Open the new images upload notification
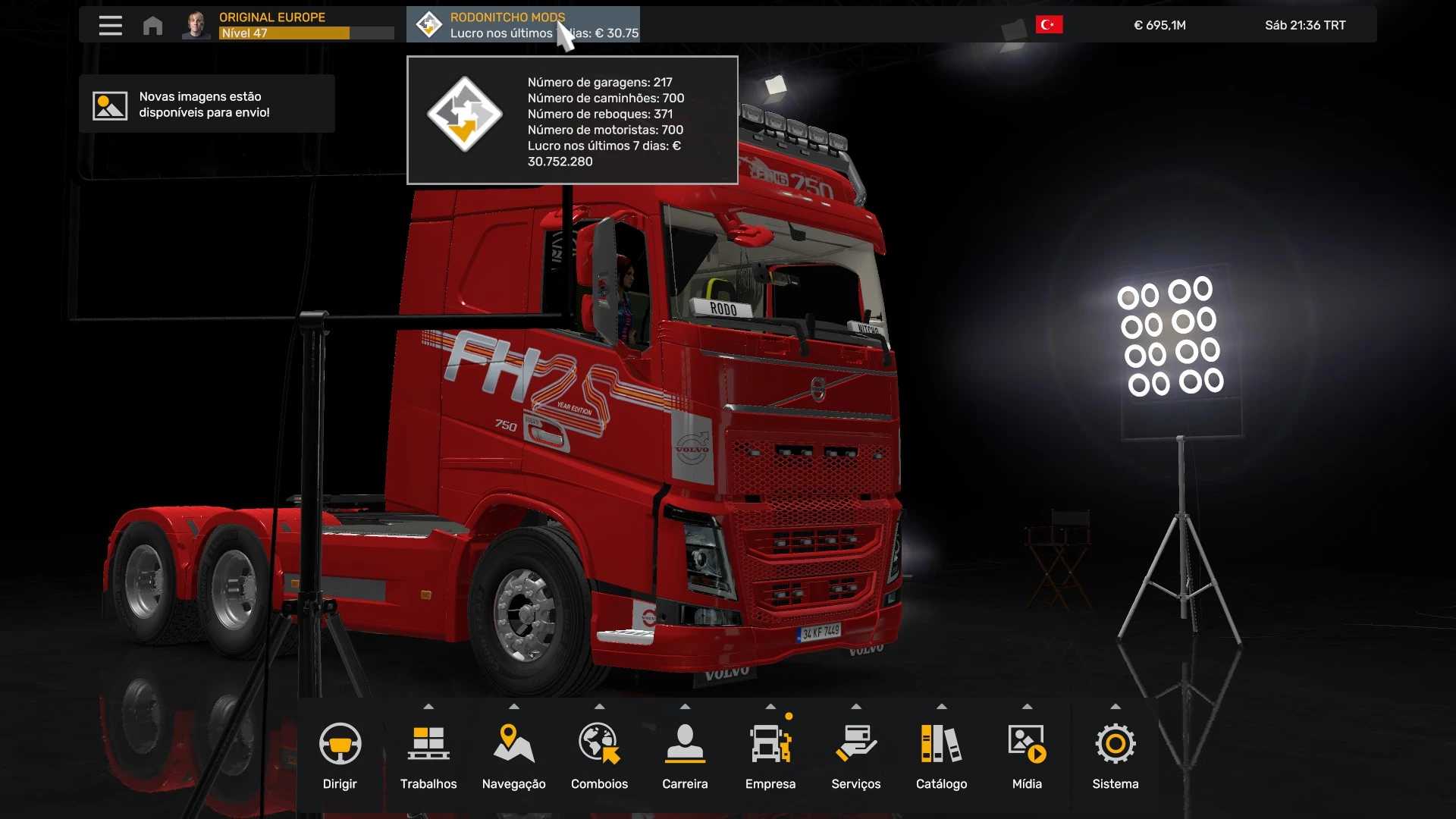This screenshot has width=1456, height=819. pos(206,105)
